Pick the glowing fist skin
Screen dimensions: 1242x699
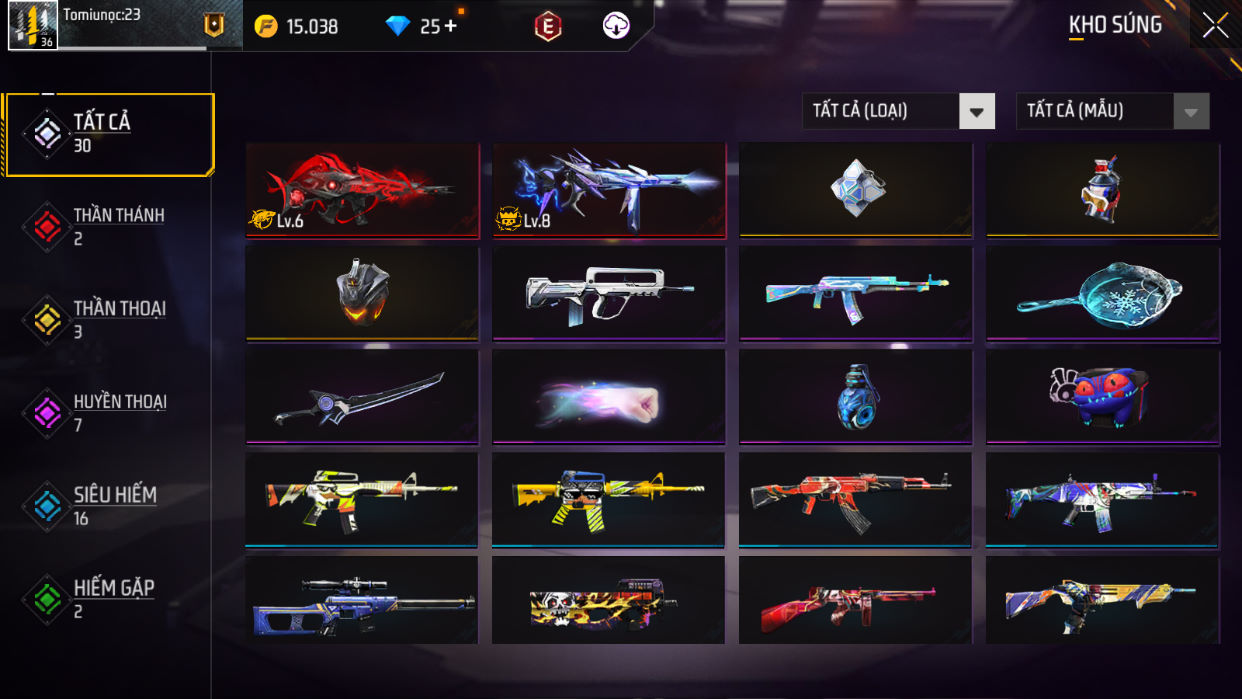[608, 396]
